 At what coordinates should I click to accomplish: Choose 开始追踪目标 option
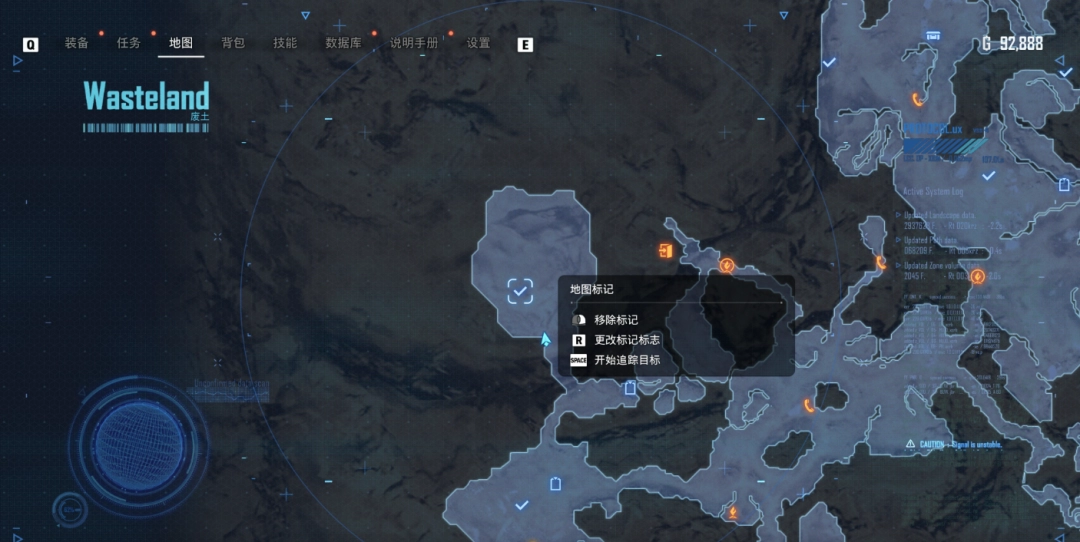[627, 360]
